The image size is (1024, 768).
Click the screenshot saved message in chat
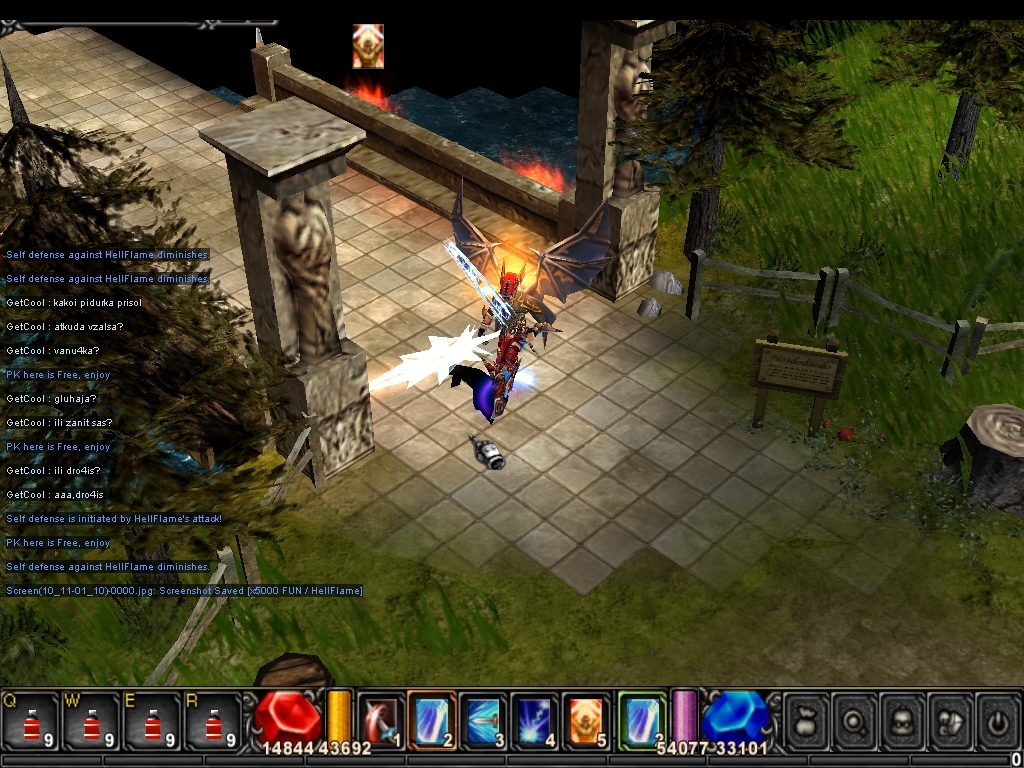[x=184, y=591]
